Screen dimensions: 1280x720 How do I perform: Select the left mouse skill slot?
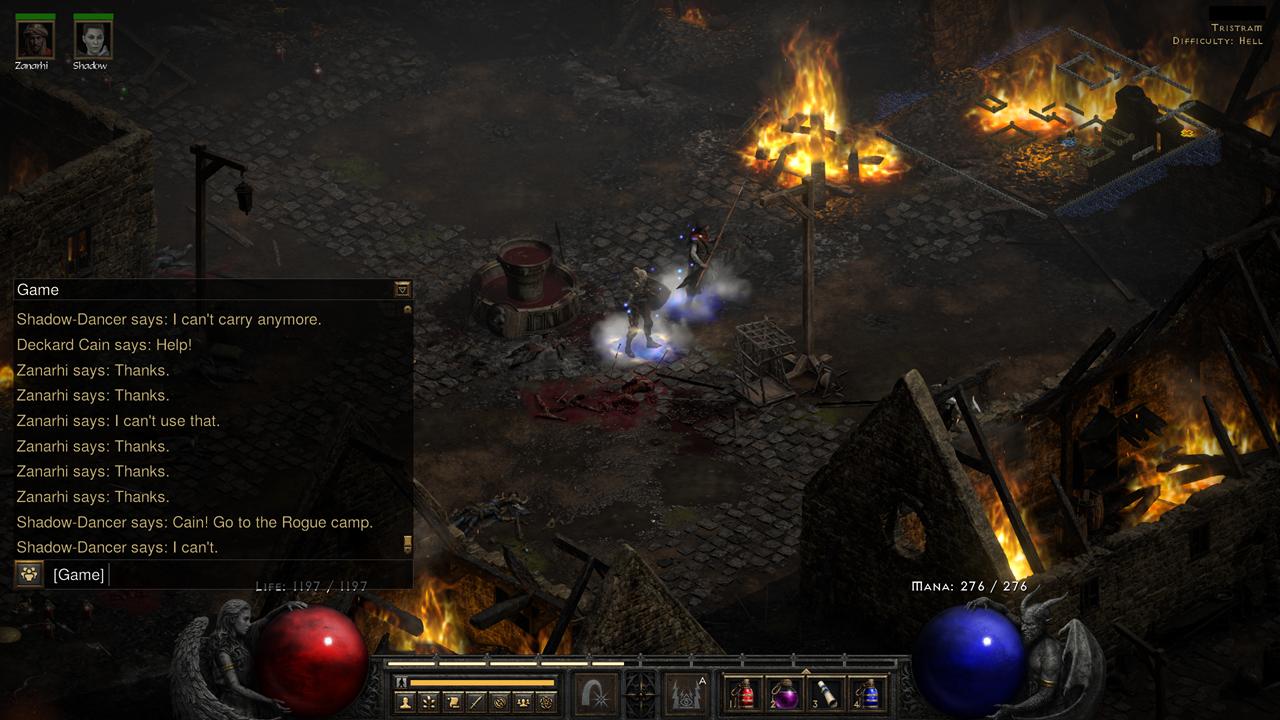[x=596, y=695]
